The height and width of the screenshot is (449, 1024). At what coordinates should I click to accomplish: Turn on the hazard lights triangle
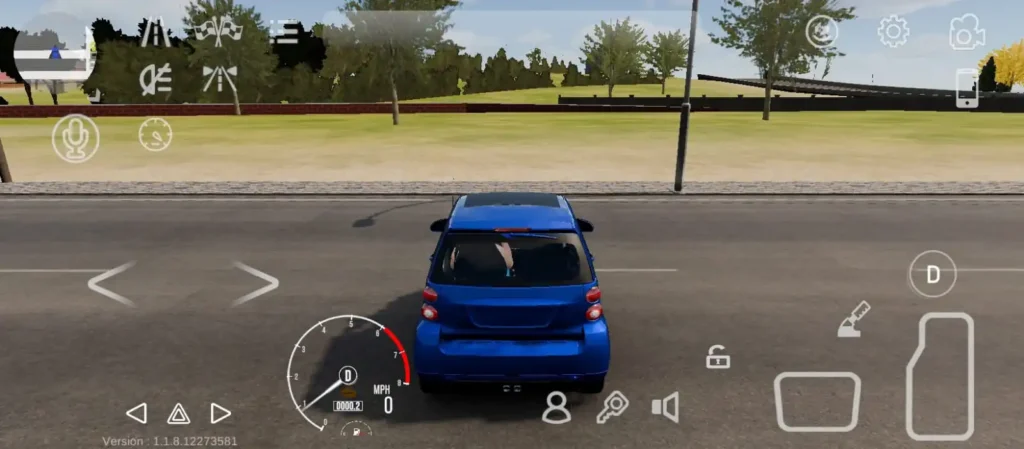(178, 413)
